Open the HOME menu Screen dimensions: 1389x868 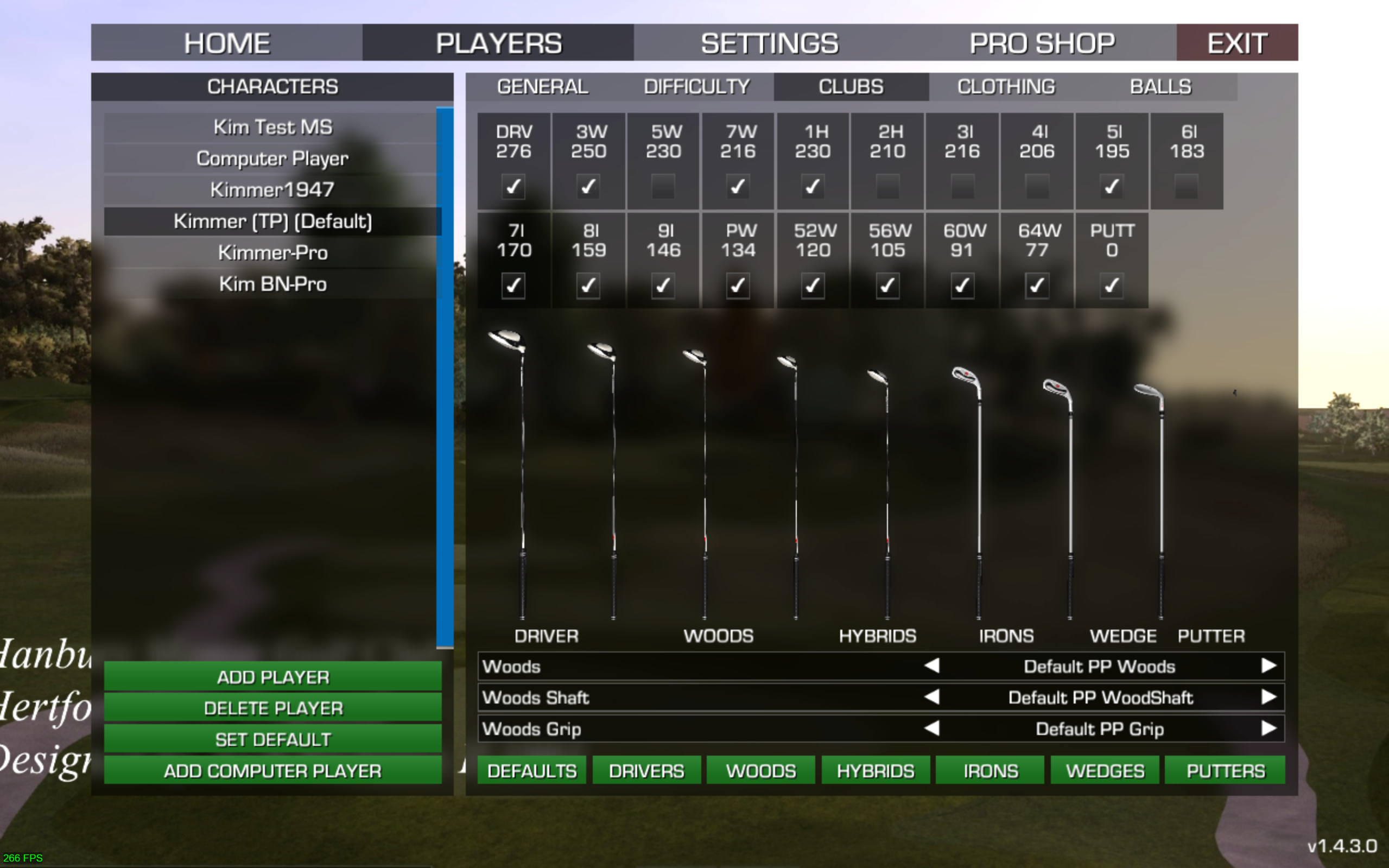(227, 43)
